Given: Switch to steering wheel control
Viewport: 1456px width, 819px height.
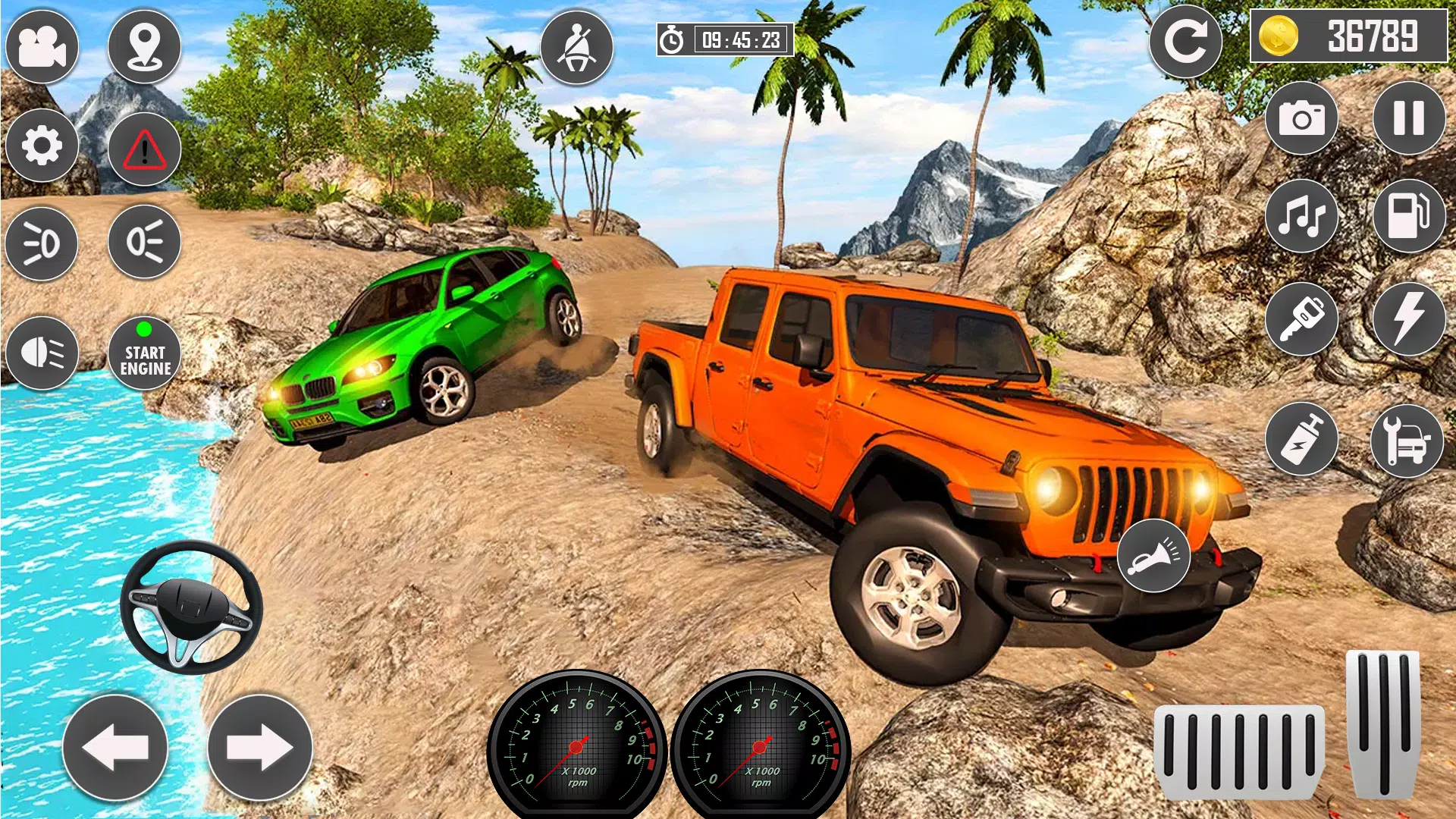Looking at the screenshot, I should point(191,607).
